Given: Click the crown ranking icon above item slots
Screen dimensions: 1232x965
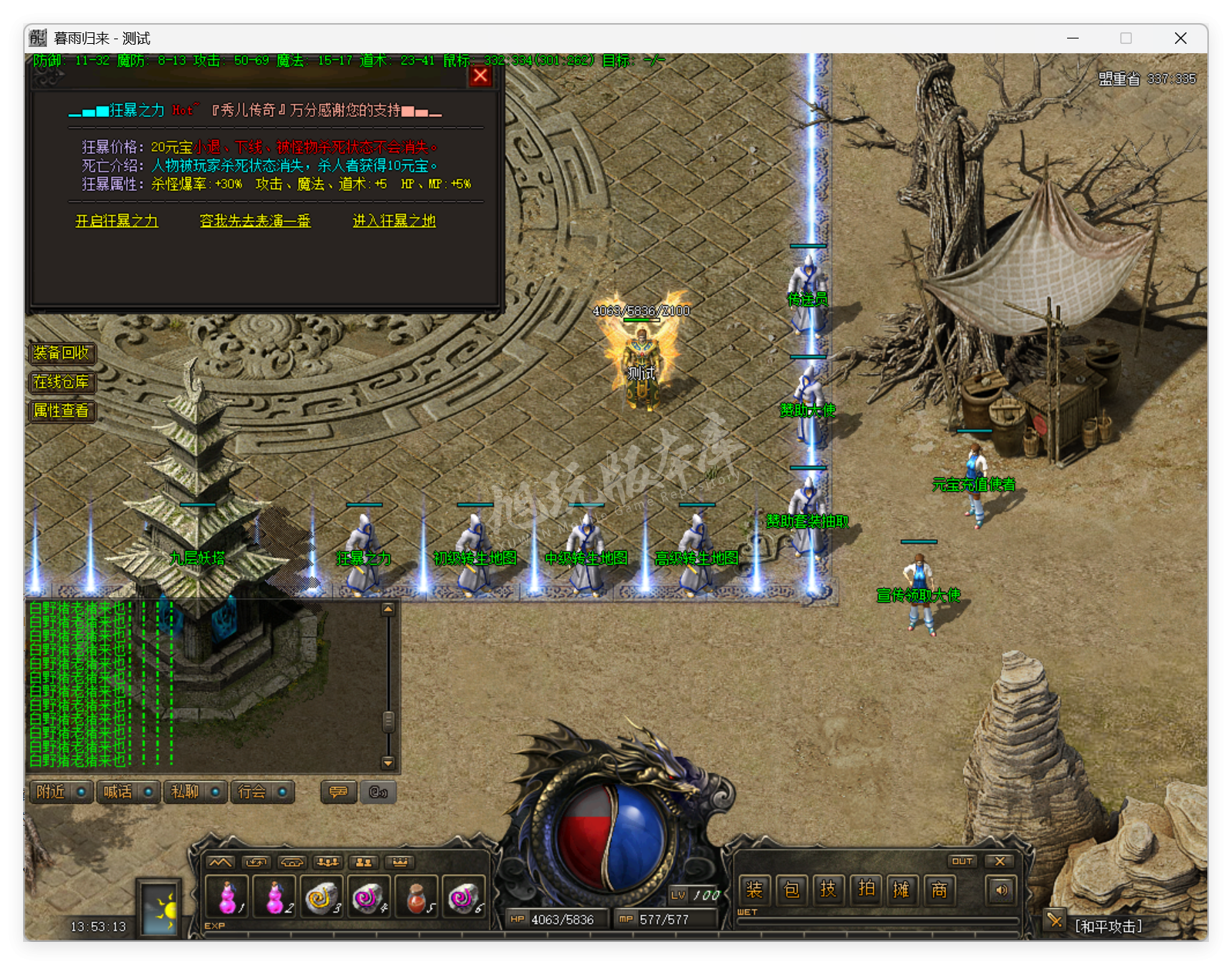Looking at the screenshot, I should click(399, 863).
